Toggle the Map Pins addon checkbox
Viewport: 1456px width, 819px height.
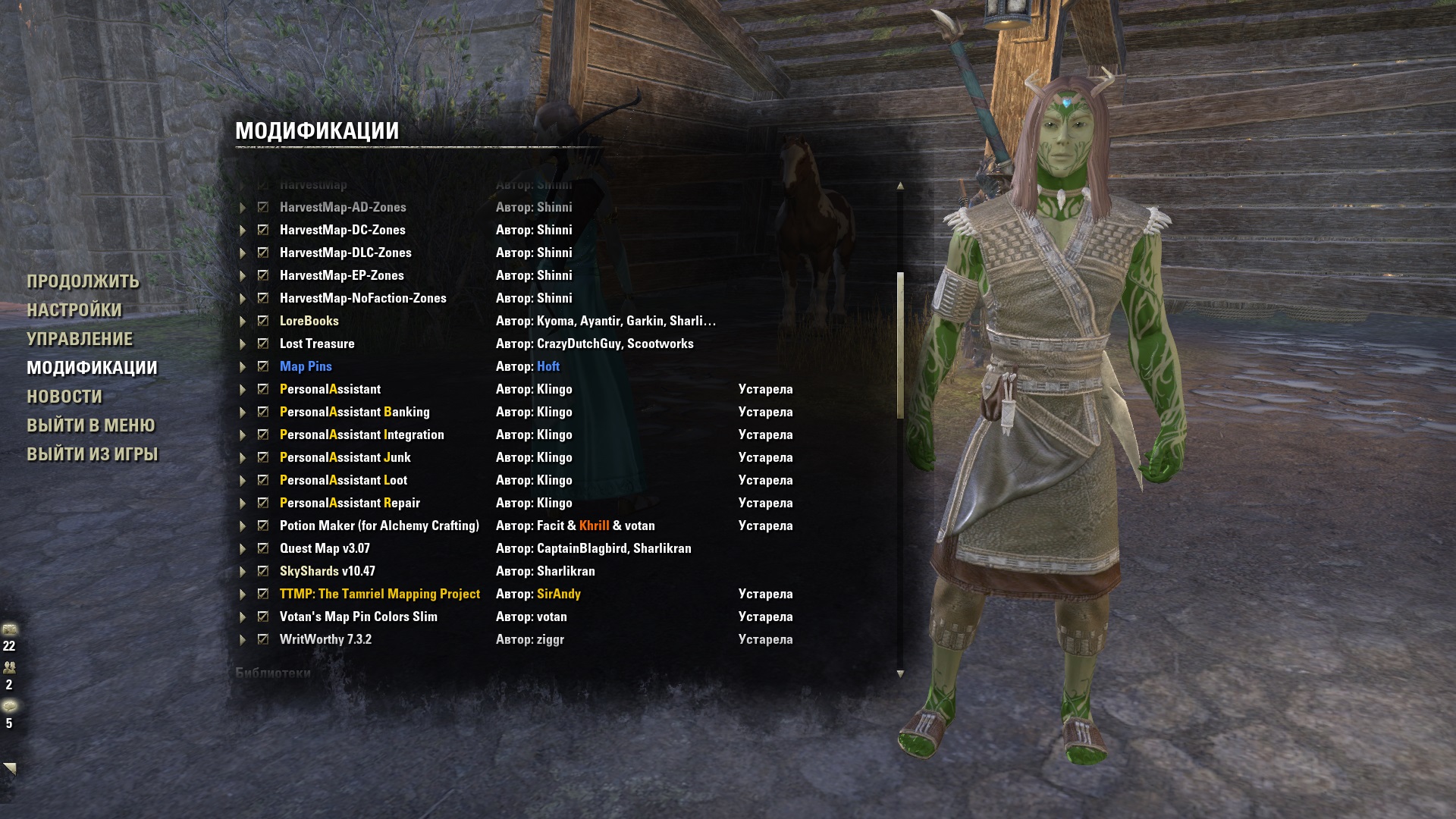(x=263, y=366)
